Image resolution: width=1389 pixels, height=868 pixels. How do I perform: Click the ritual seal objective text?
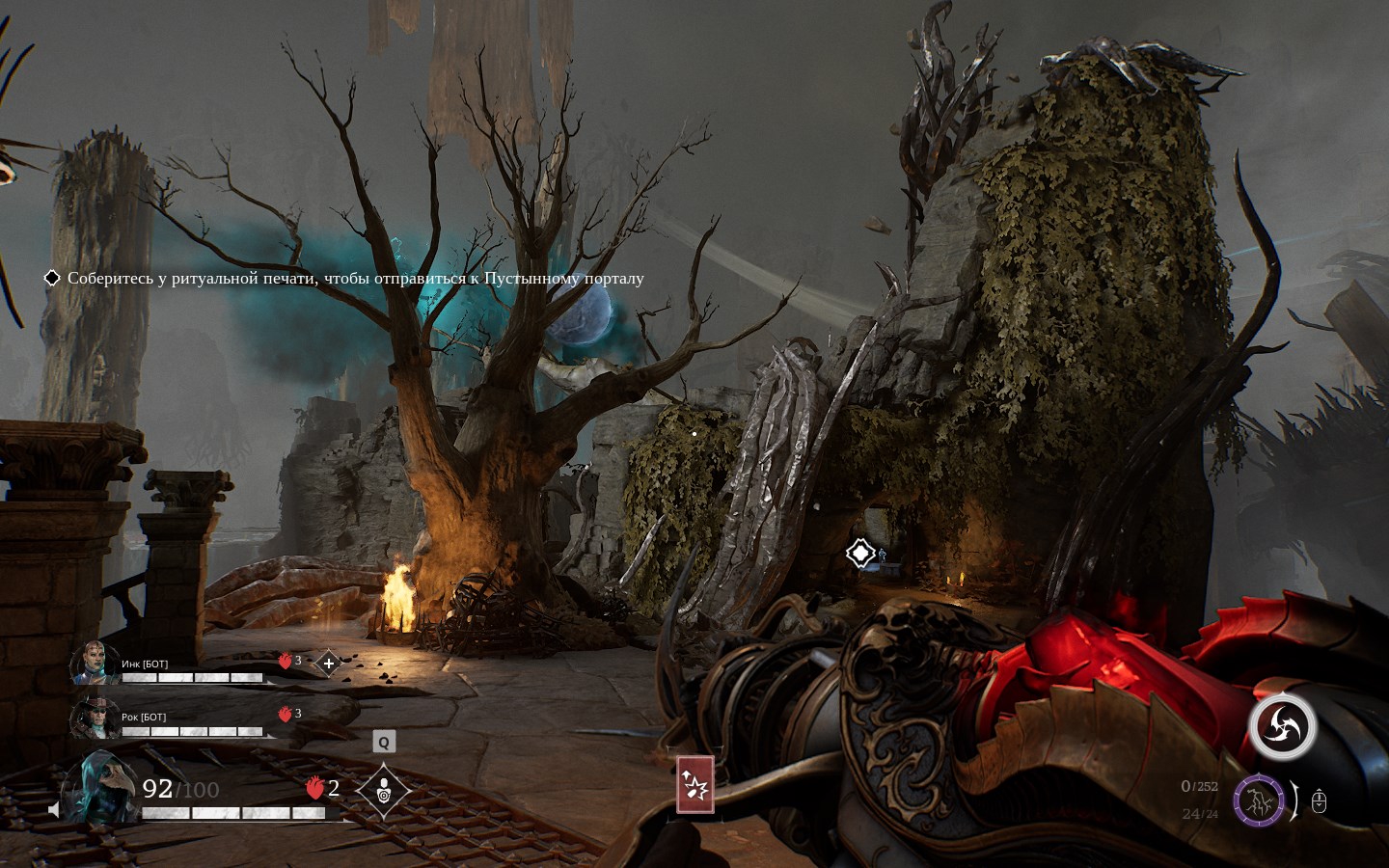[x=355, y=279]
